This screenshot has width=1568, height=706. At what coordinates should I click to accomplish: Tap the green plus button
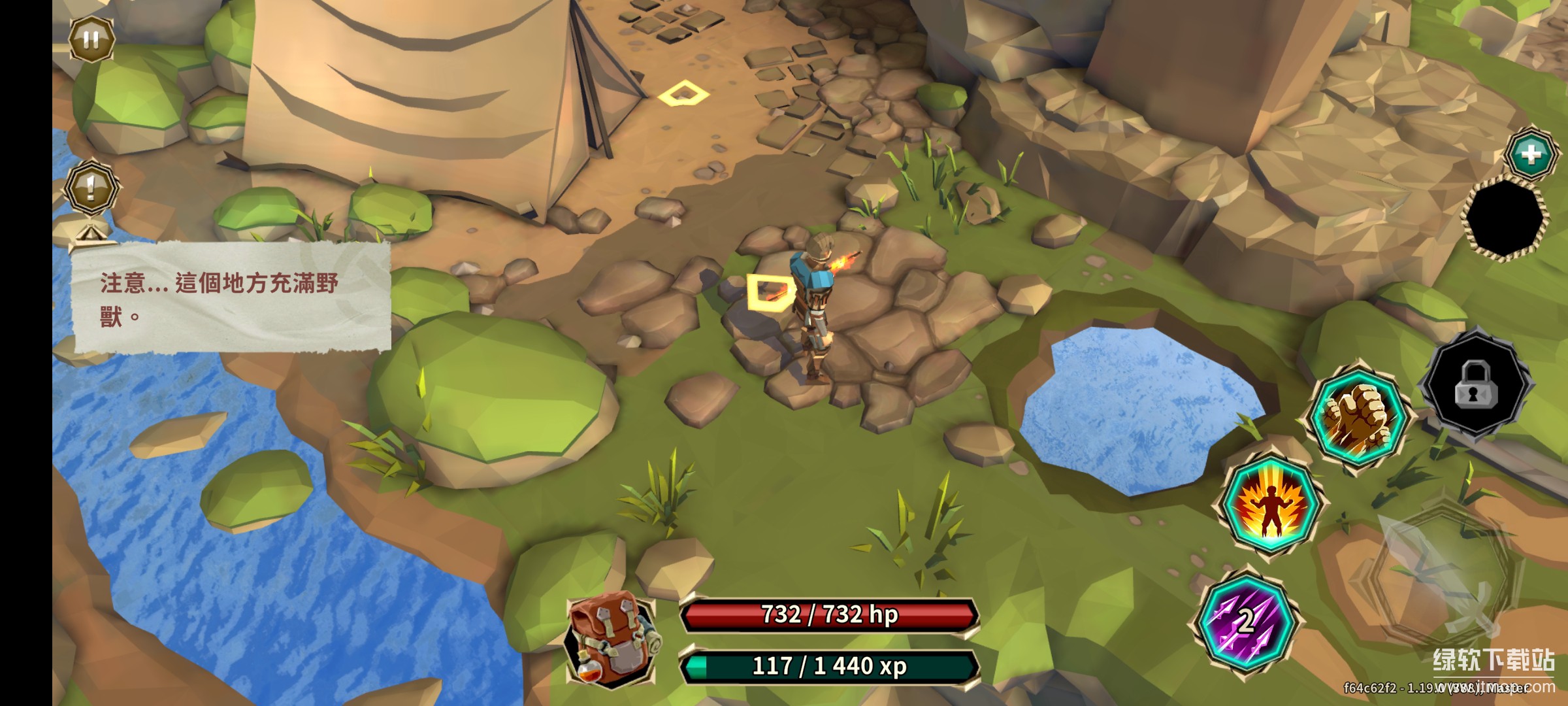pyautogui.click(x=1531, y=154)
